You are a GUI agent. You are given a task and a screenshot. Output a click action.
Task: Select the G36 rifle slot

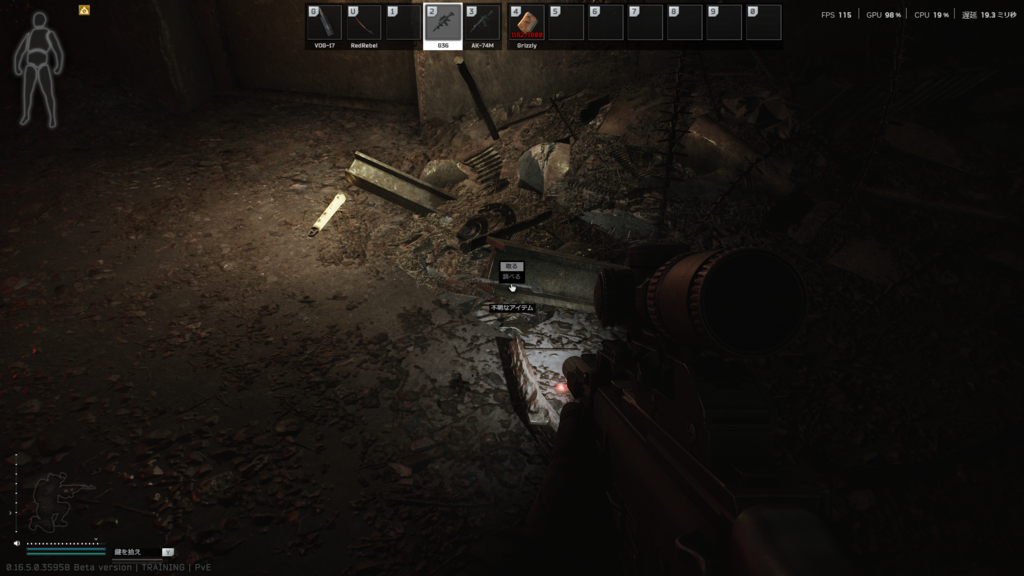(x=443, y=23)
